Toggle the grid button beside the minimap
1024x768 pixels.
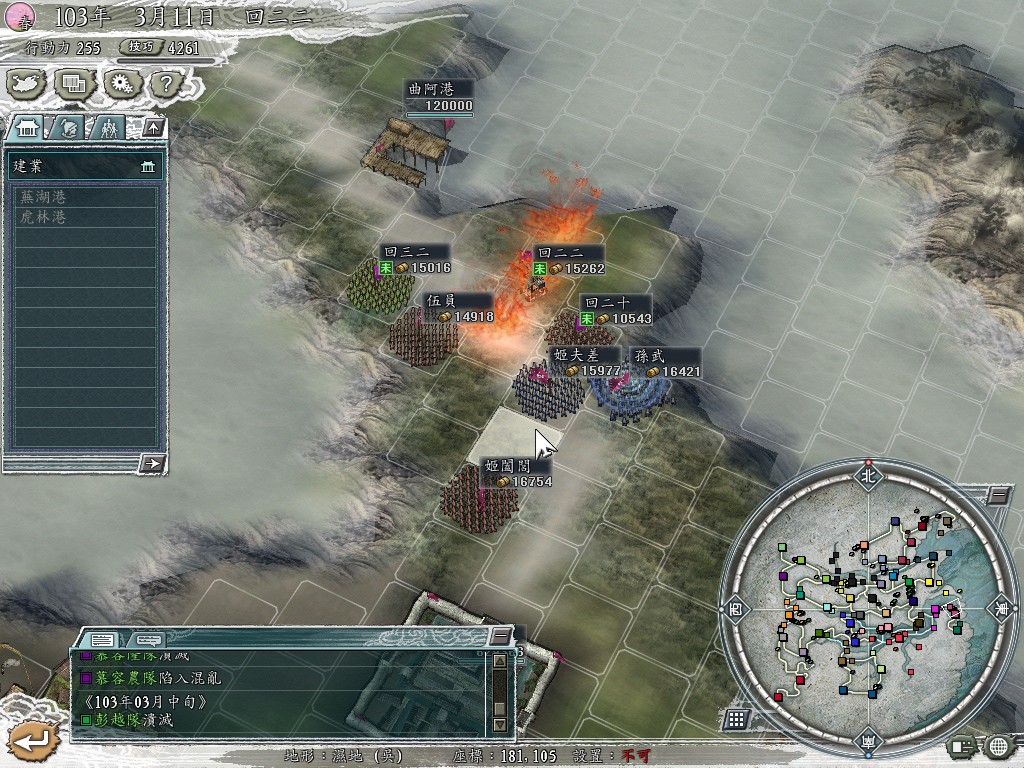(737, 718)
